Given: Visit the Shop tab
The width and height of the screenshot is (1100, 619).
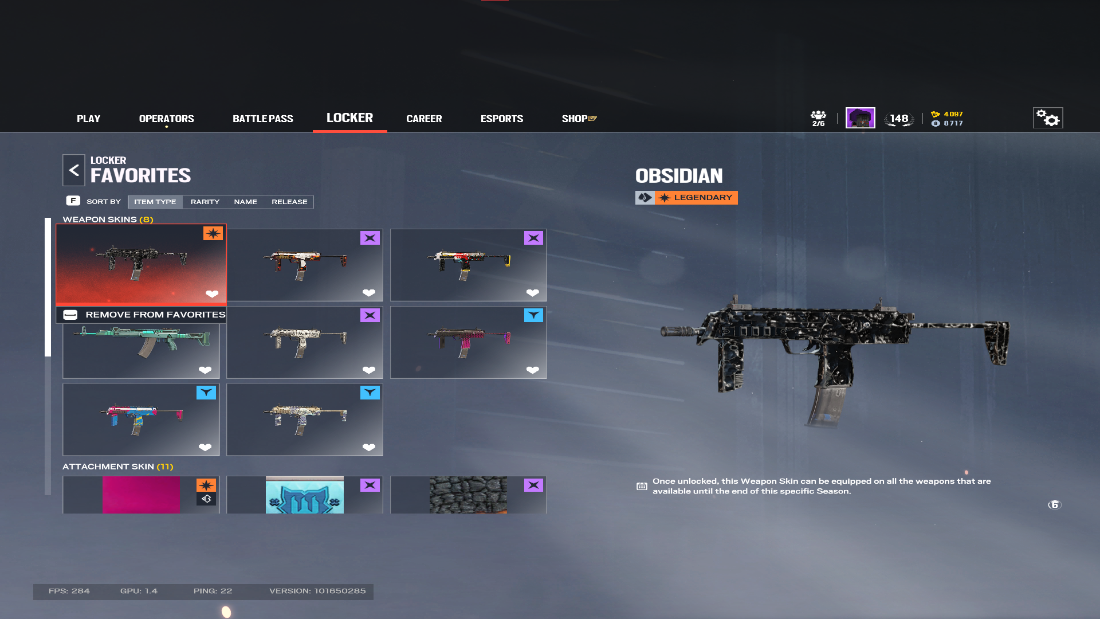Looking at the screenshot, I should [578, 119].
